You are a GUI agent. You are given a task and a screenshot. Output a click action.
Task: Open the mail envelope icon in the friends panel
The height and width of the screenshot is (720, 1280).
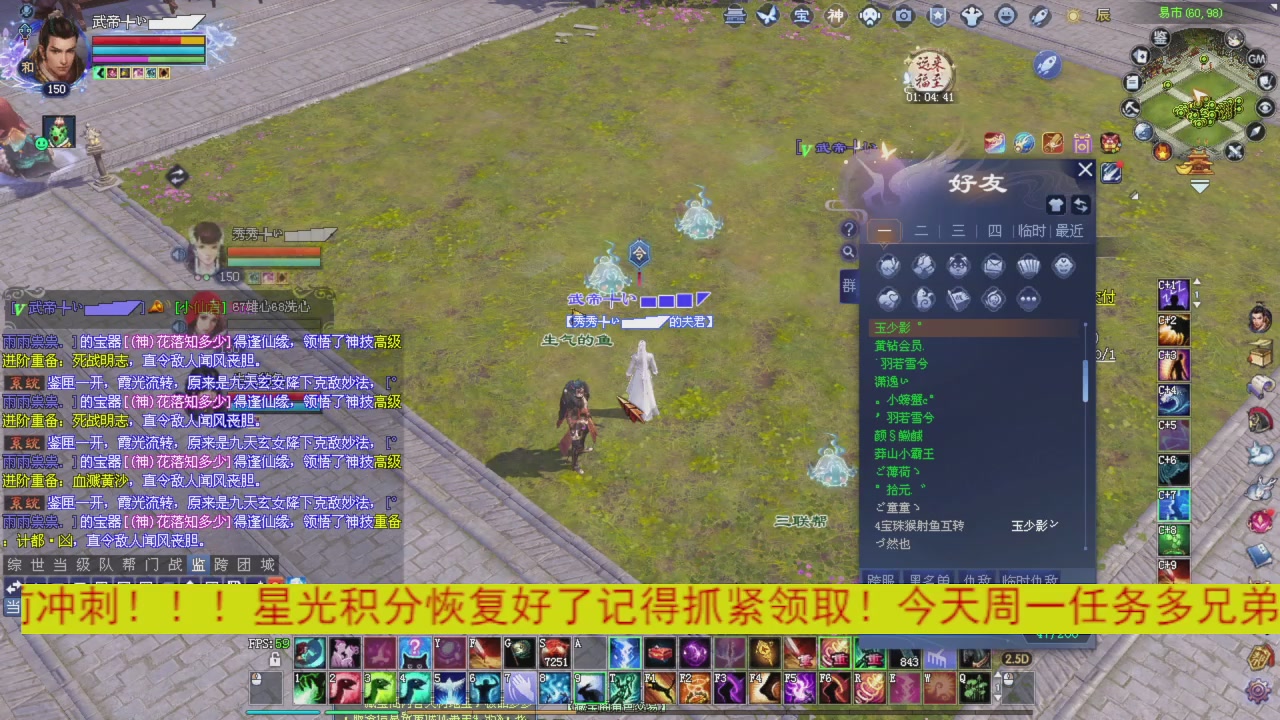992,264
